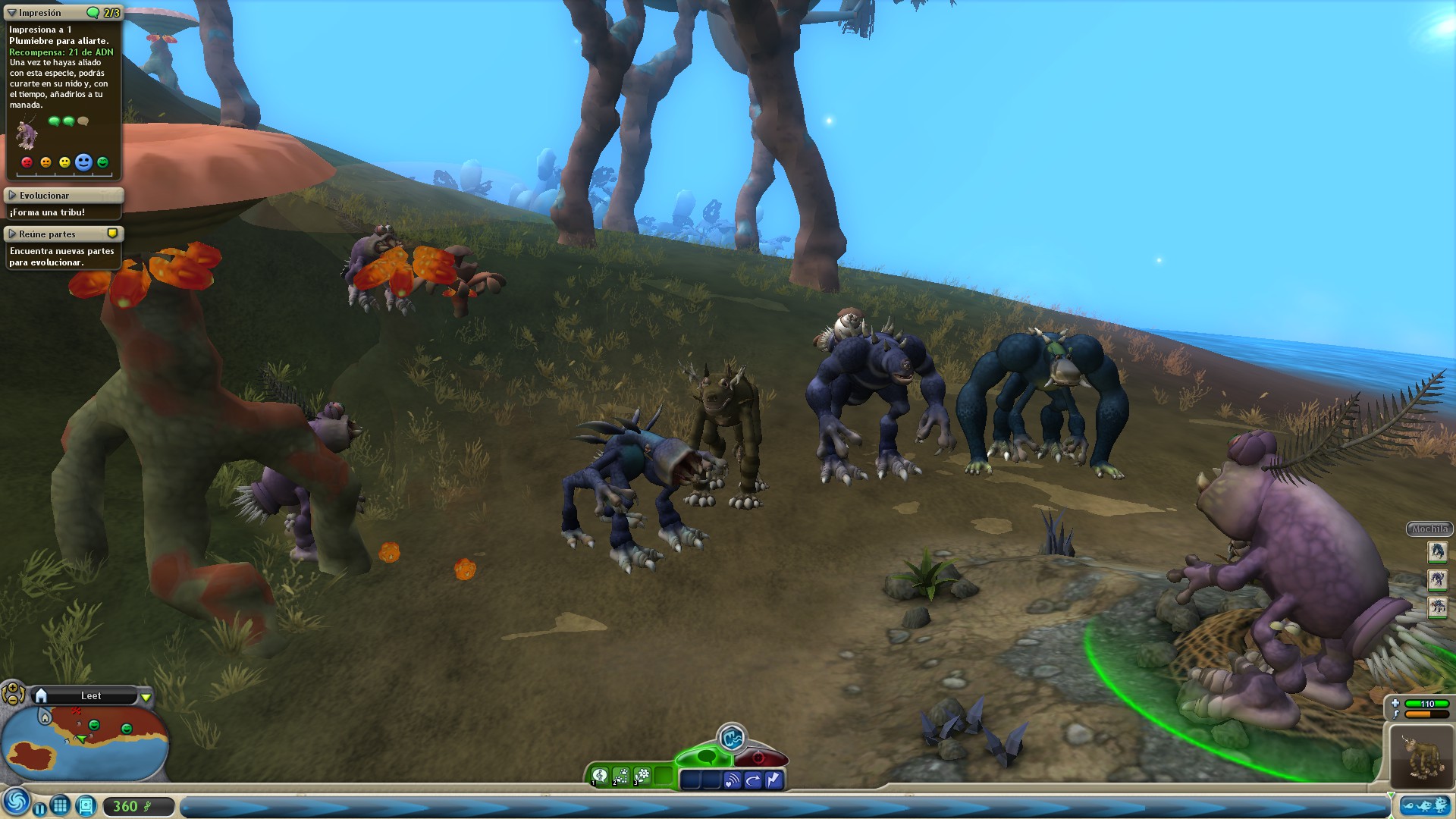Expand the Leet planet name dropdown
1456x819 pixels.
click(146, 697)
